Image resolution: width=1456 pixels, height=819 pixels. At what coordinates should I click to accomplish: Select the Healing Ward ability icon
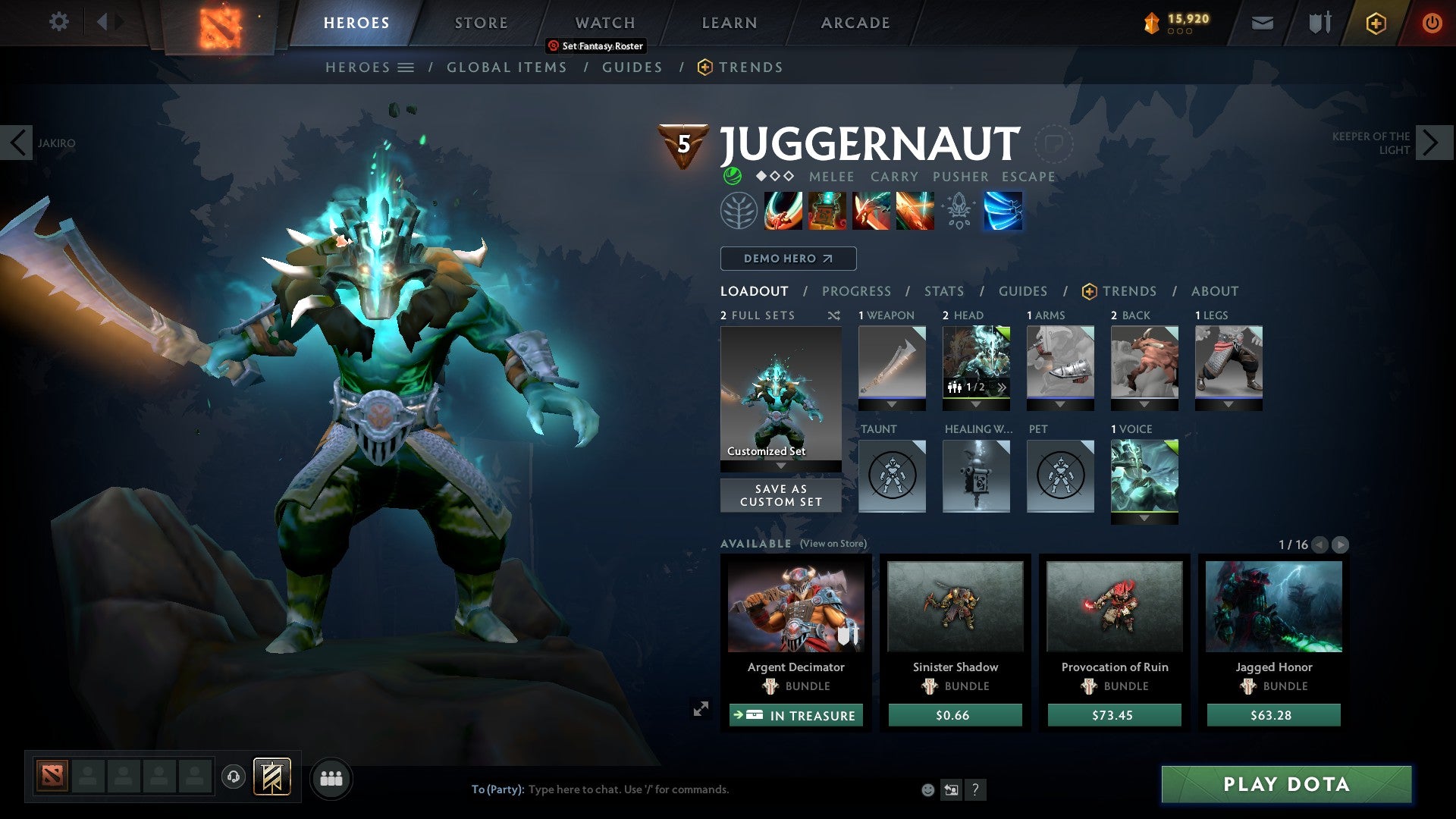point(826,211)
